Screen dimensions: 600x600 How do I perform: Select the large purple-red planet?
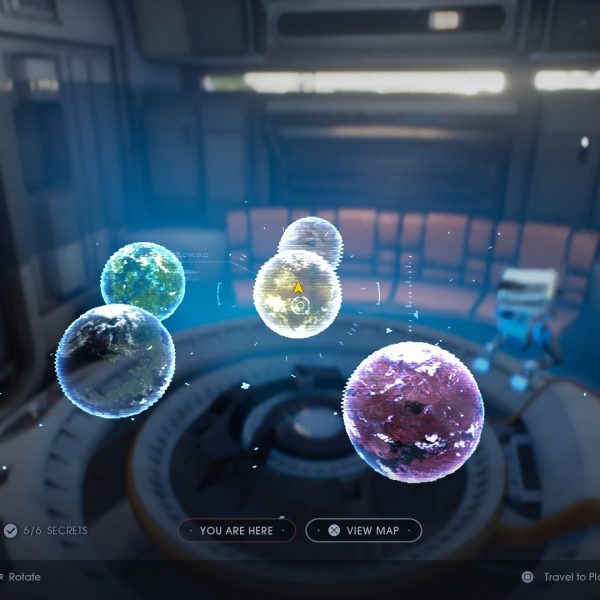[413, 411]
